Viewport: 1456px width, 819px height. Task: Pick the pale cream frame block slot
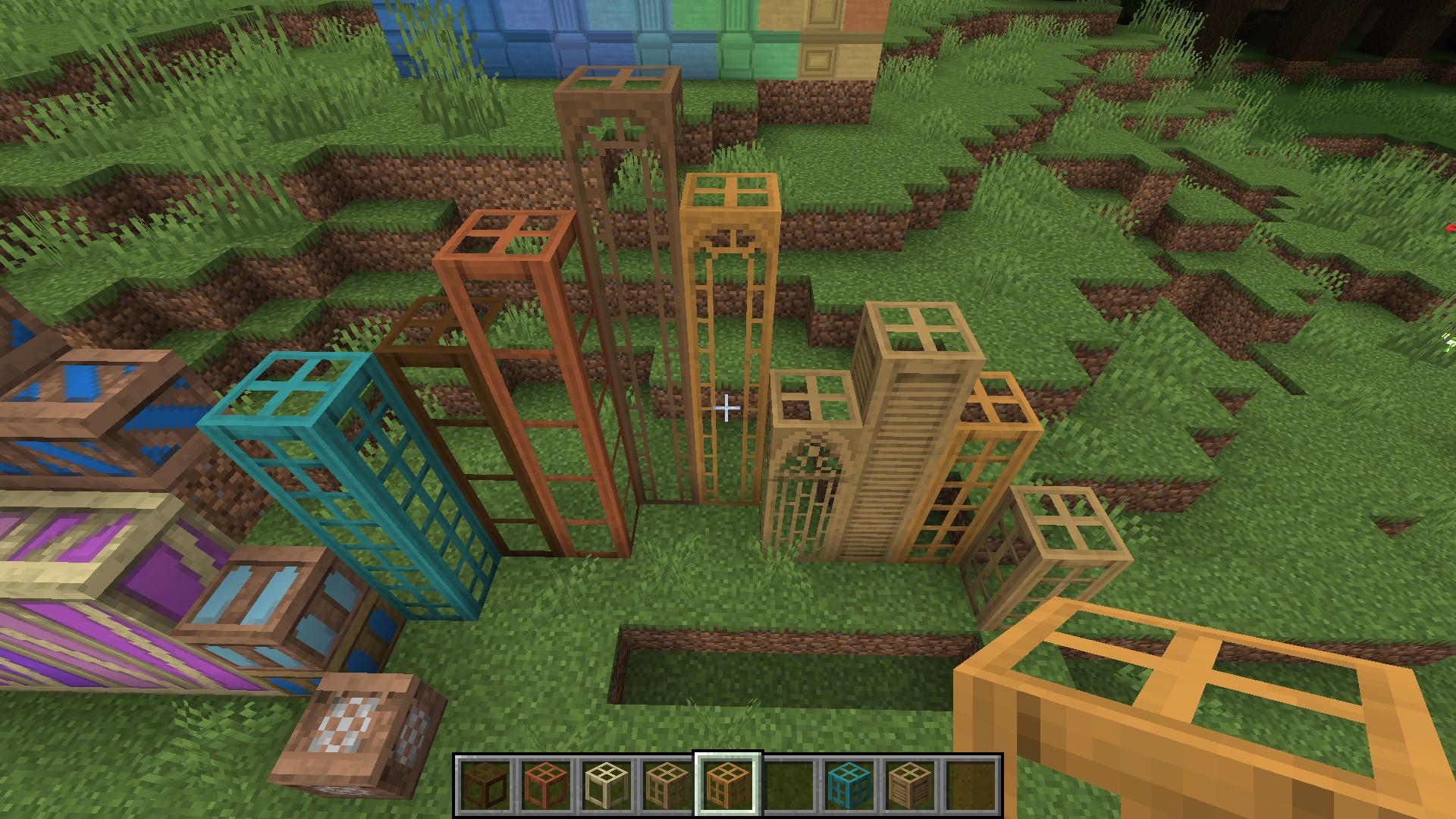[606, 783]
